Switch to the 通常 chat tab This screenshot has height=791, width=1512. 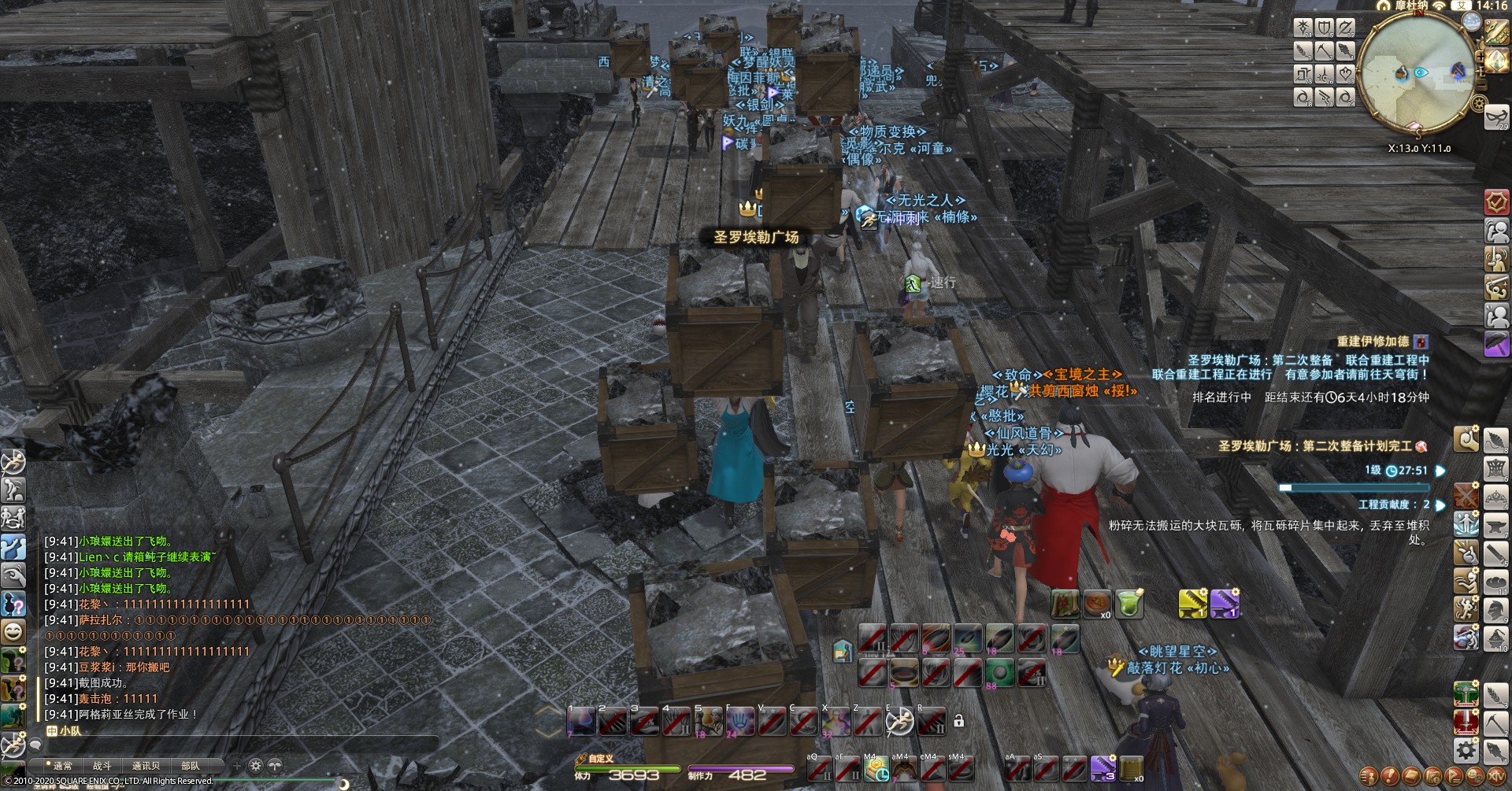(x=62, y=765)
